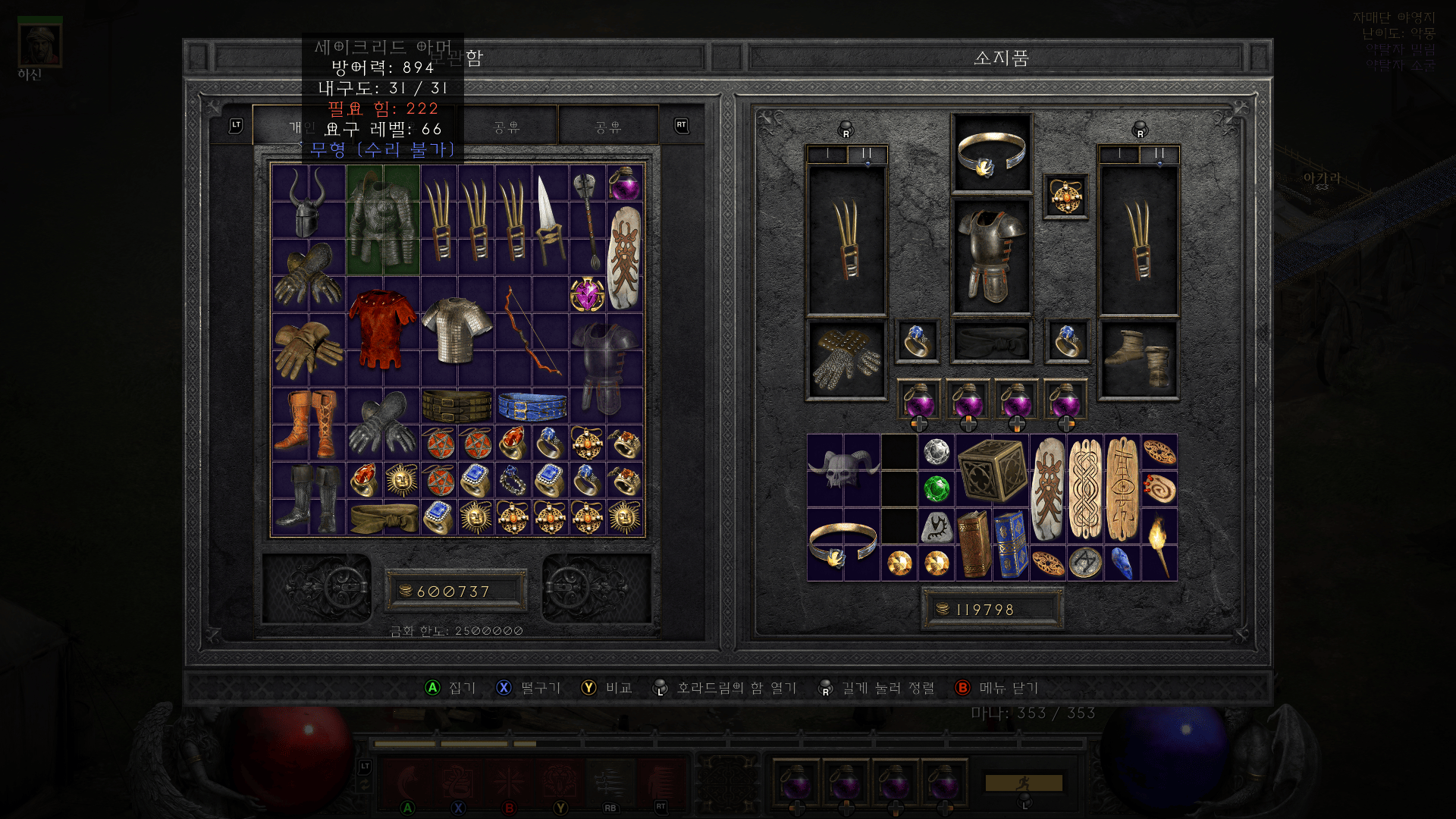
Task: Choose the equipped boots slot
Action: (1139, 360)
